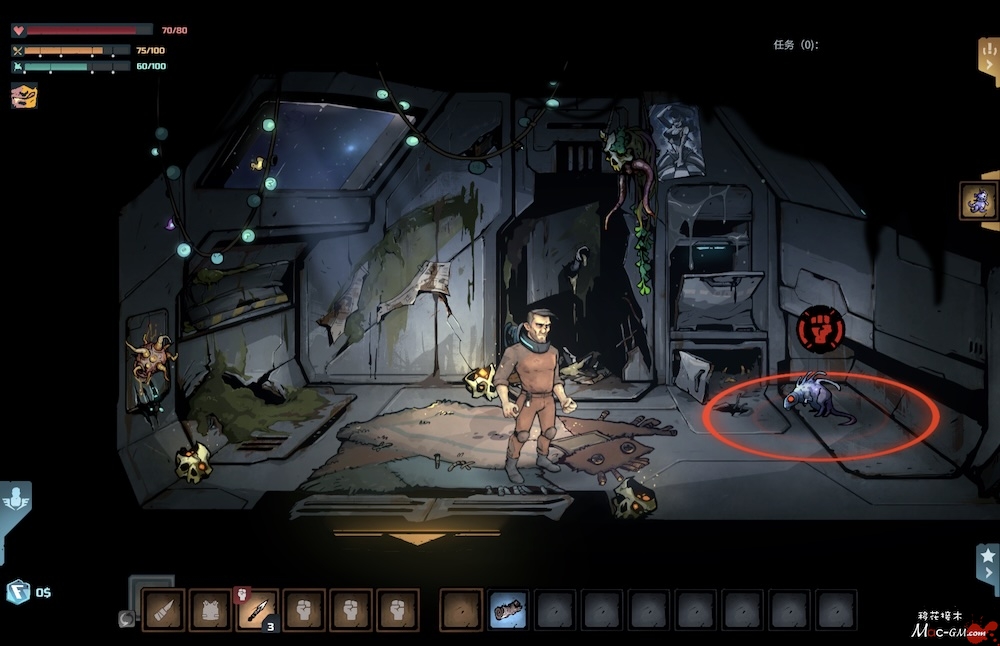
Task: Click the orange status effect icon
Action: coord(24,95)
